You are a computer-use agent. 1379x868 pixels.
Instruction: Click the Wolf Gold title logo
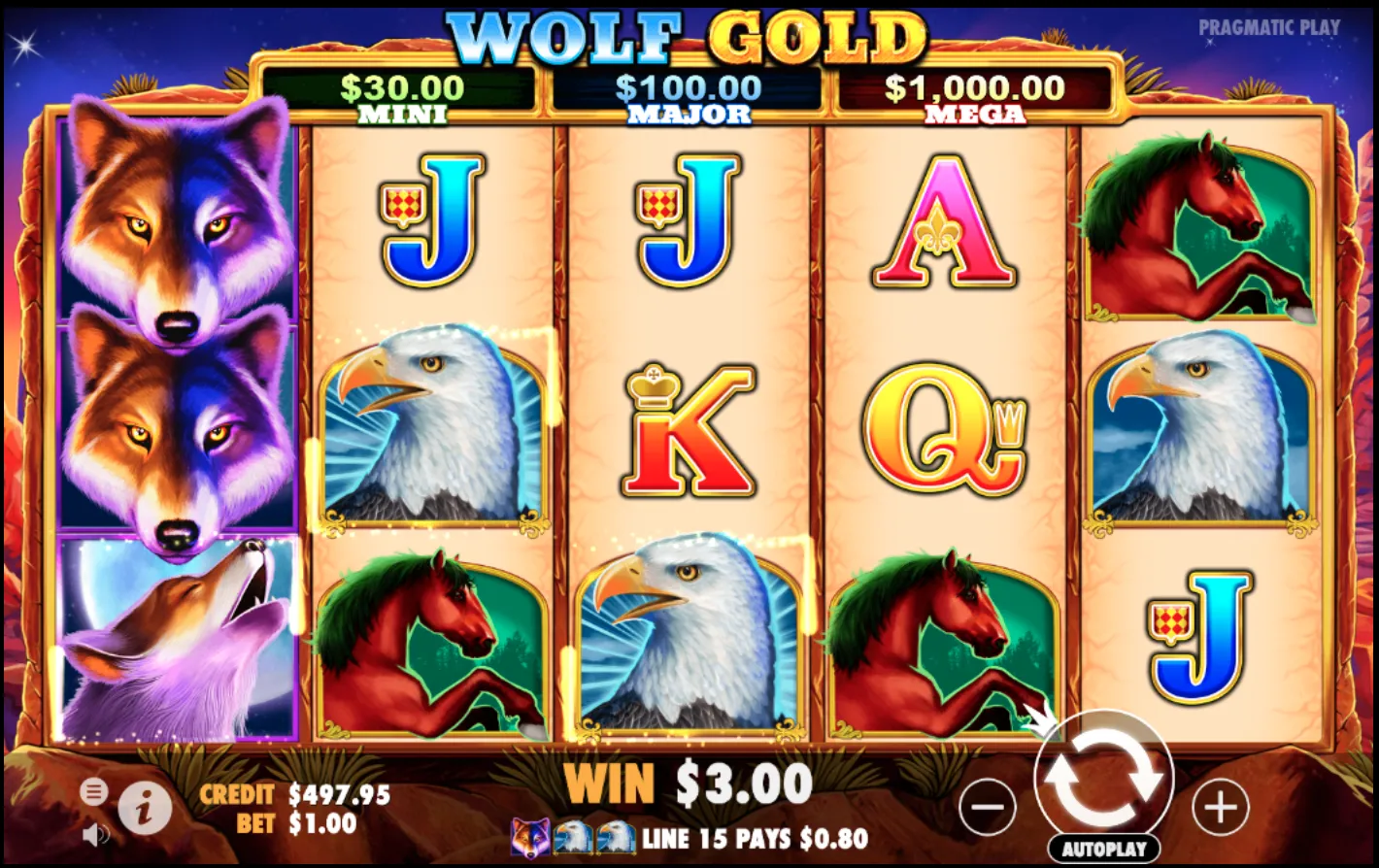click(x=688, y=37)
